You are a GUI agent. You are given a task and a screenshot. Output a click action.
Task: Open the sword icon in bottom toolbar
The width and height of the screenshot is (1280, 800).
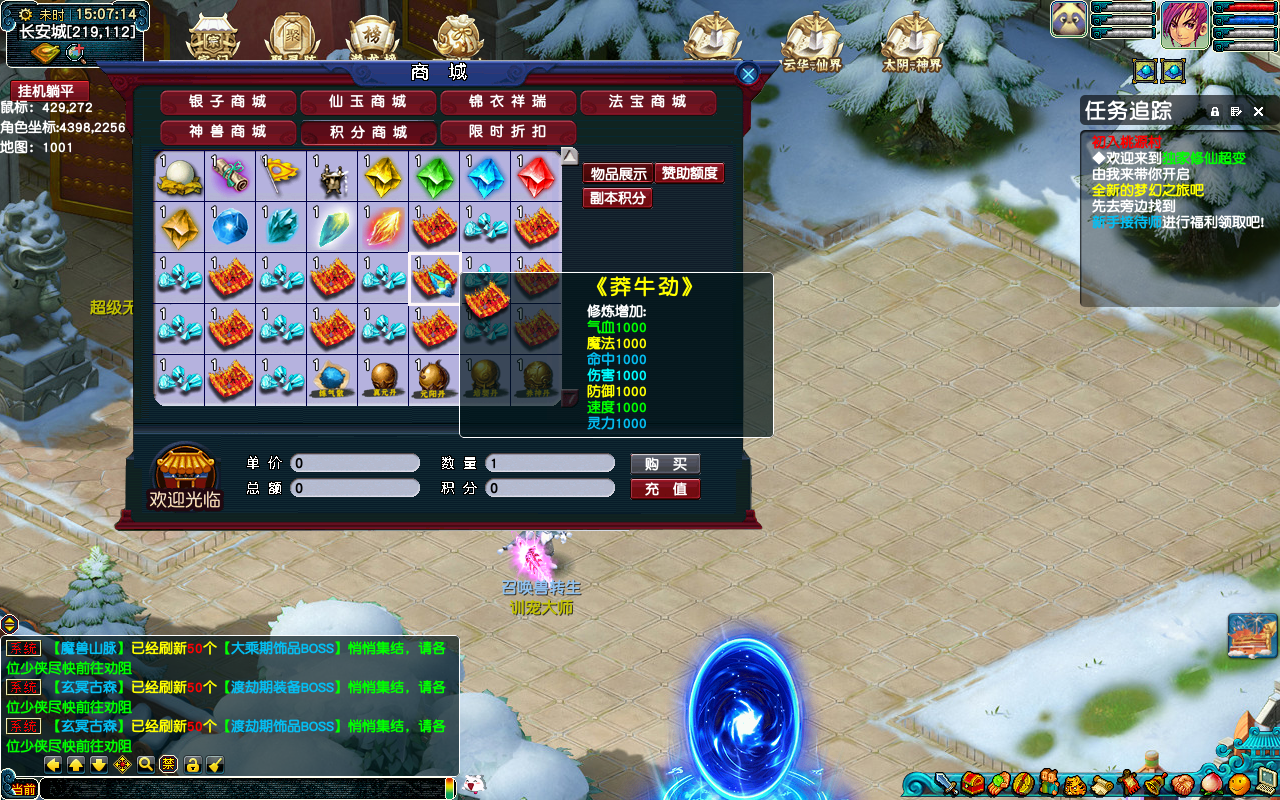946,783
